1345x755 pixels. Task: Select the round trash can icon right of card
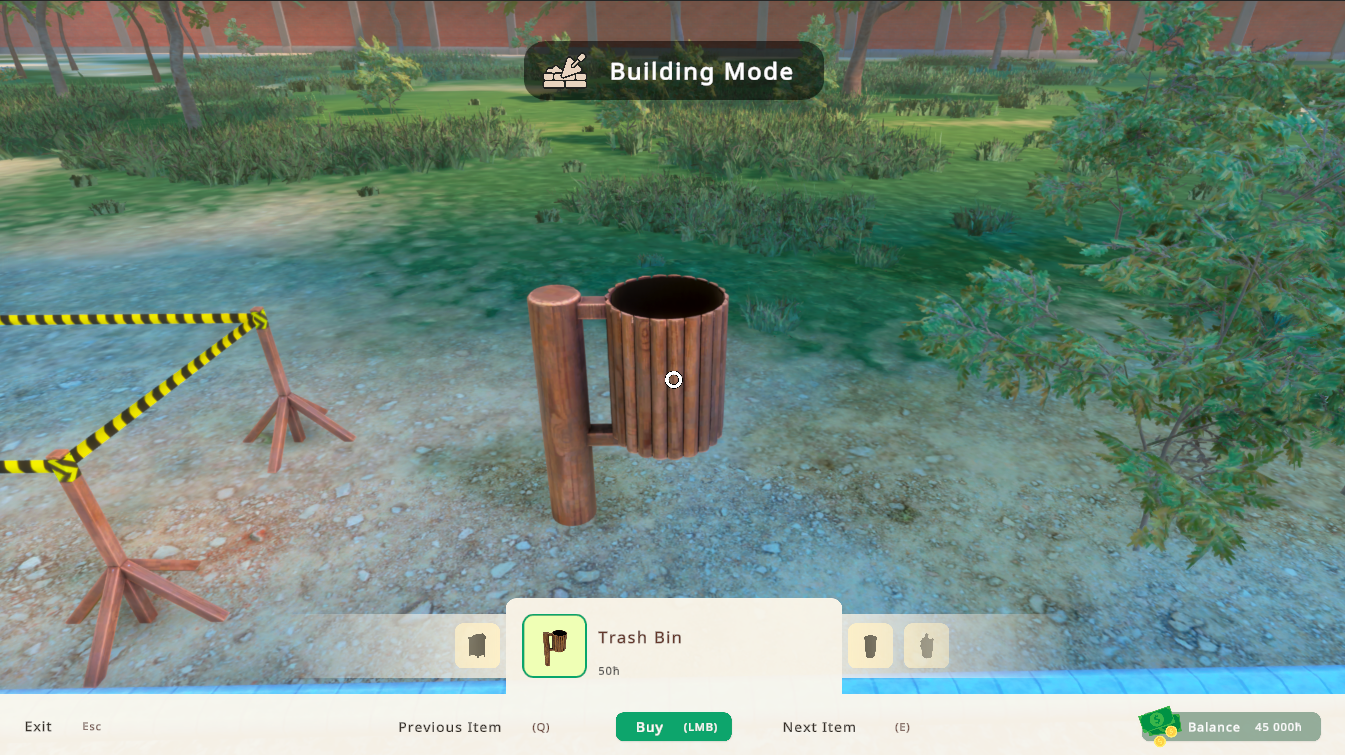click(870, 645)
